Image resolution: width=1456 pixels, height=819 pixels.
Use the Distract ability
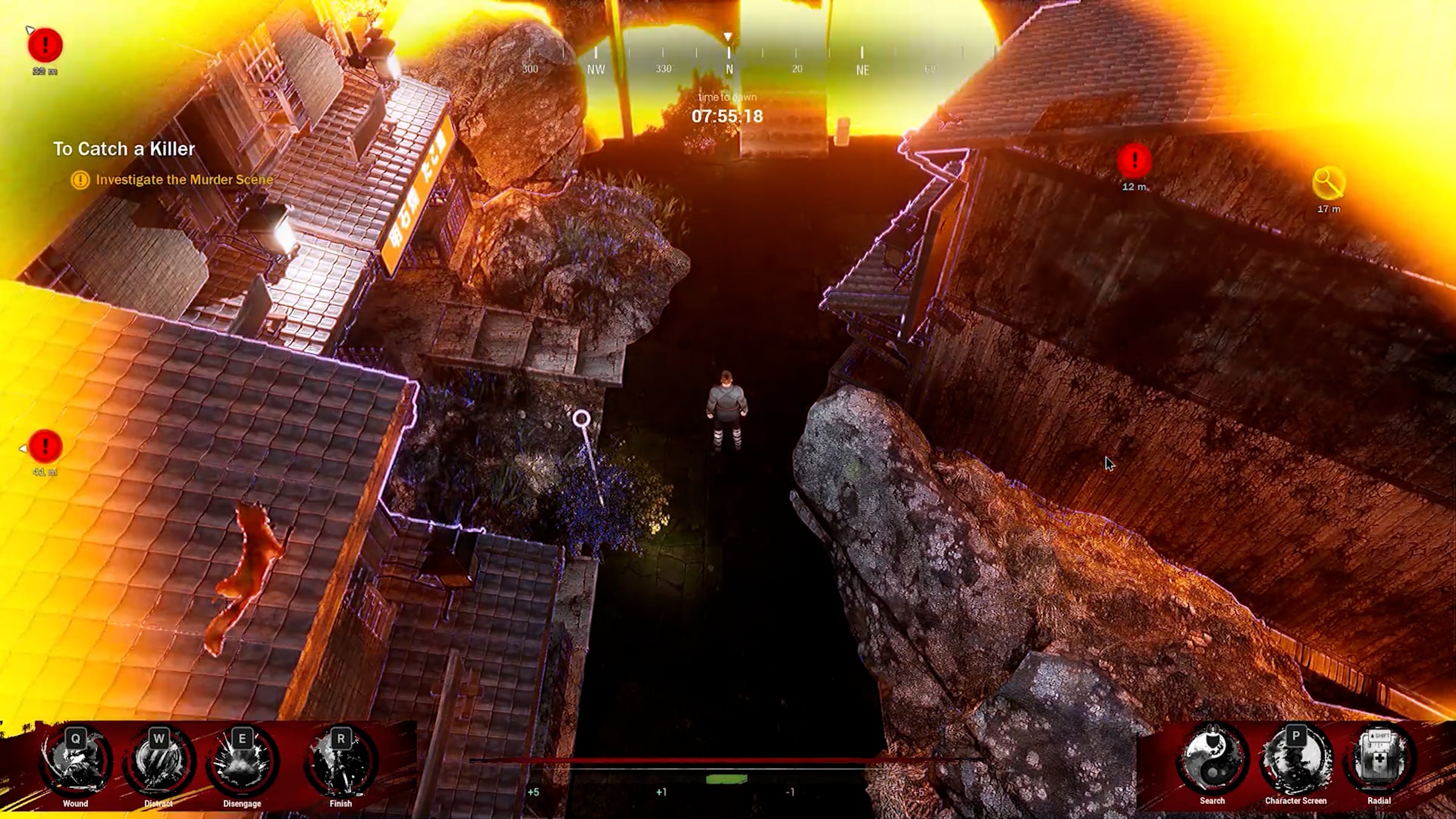click(x=159, y=761)
